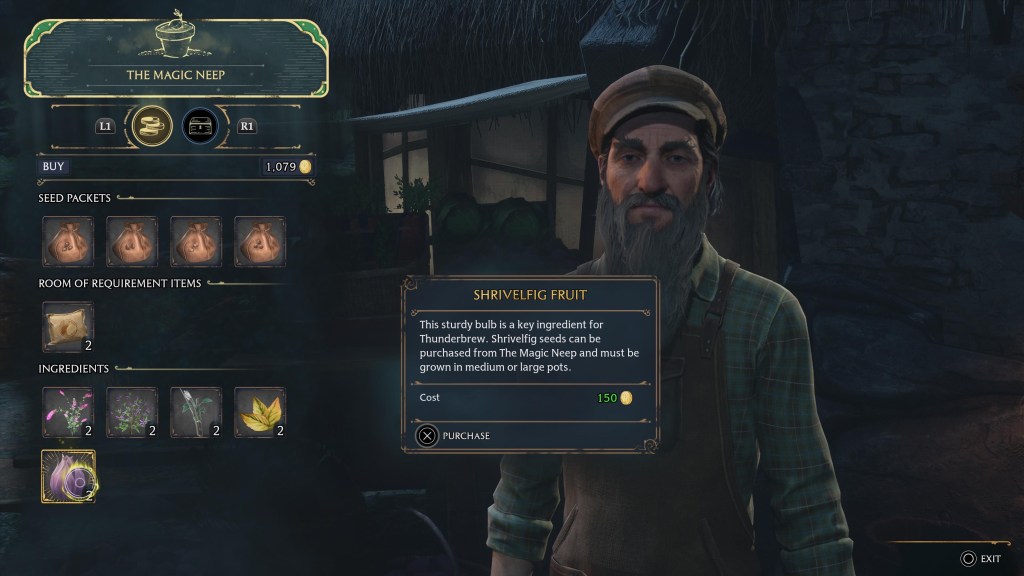The height and width of the screenshot is (576, 1024).
Task: Open the Sell tab with chest icon
Action: point(200,127)
